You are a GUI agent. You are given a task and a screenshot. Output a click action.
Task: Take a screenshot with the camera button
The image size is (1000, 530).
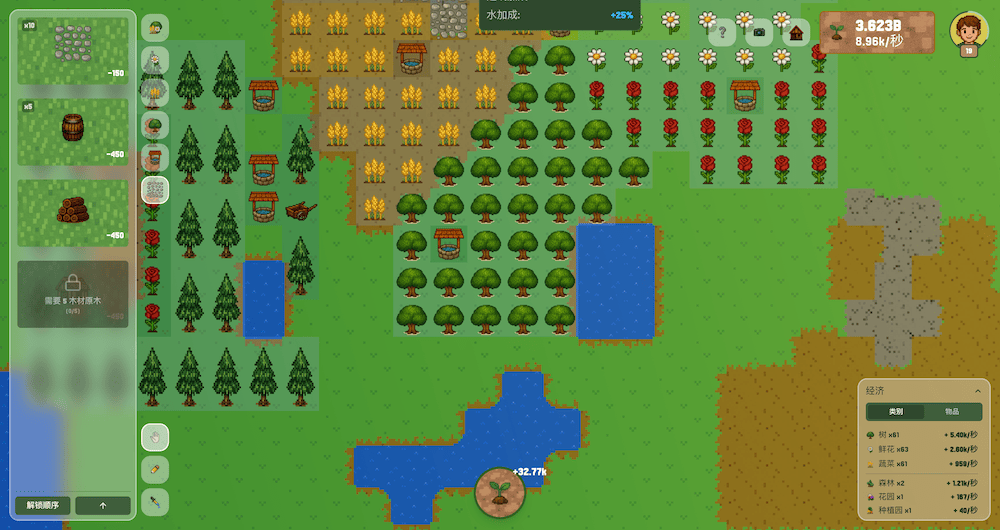pyautogui.click(x=759, y=32)
